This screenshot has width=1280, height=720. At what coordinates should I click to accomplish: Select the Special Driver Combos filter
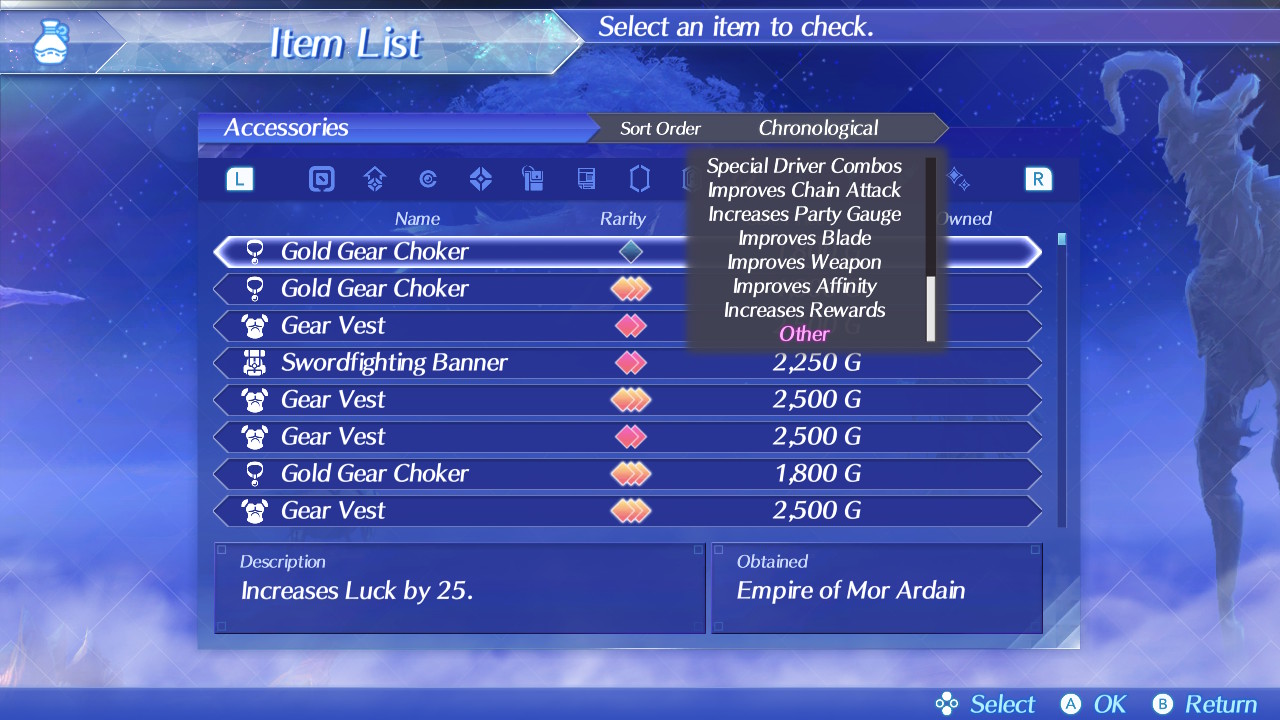(804, 166)
